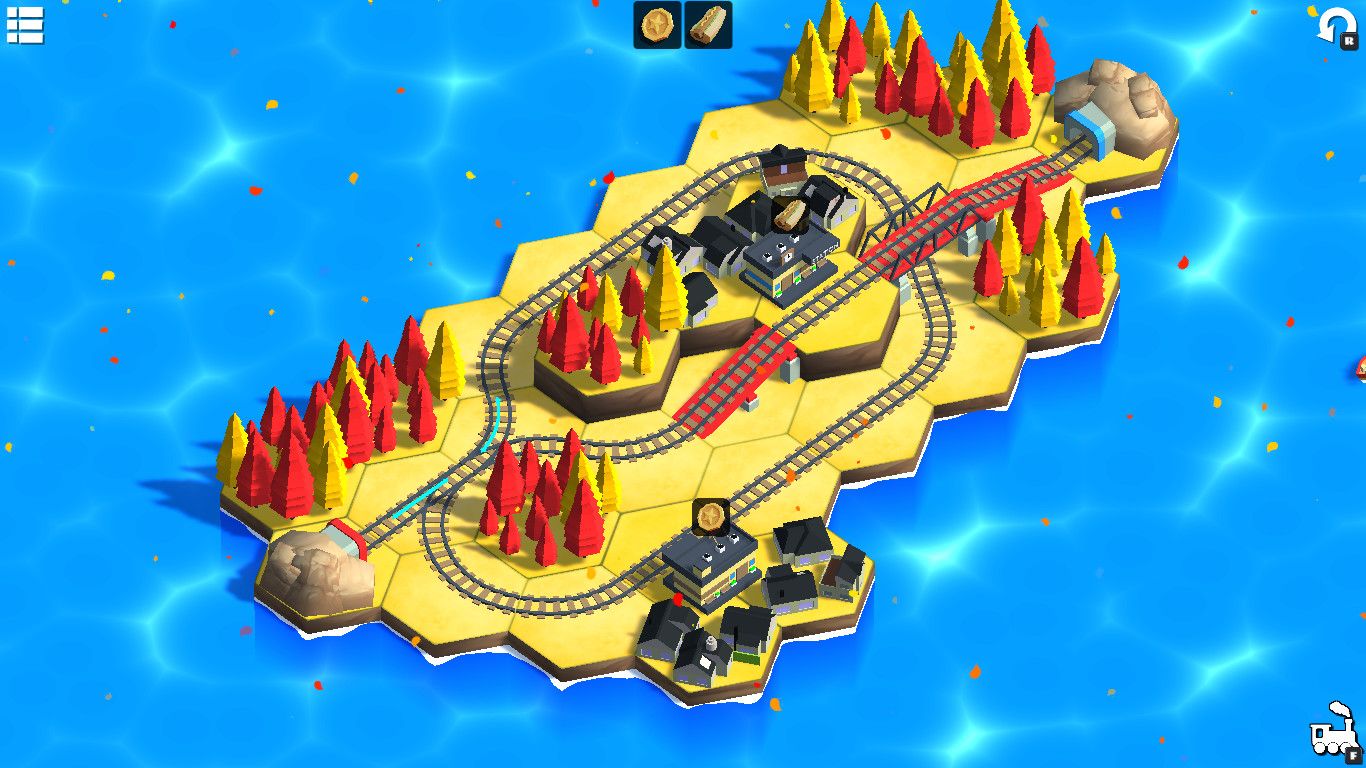Open the hamburger menu
Viewport: 1366px width, 768px height.
(x=25, y=26)
